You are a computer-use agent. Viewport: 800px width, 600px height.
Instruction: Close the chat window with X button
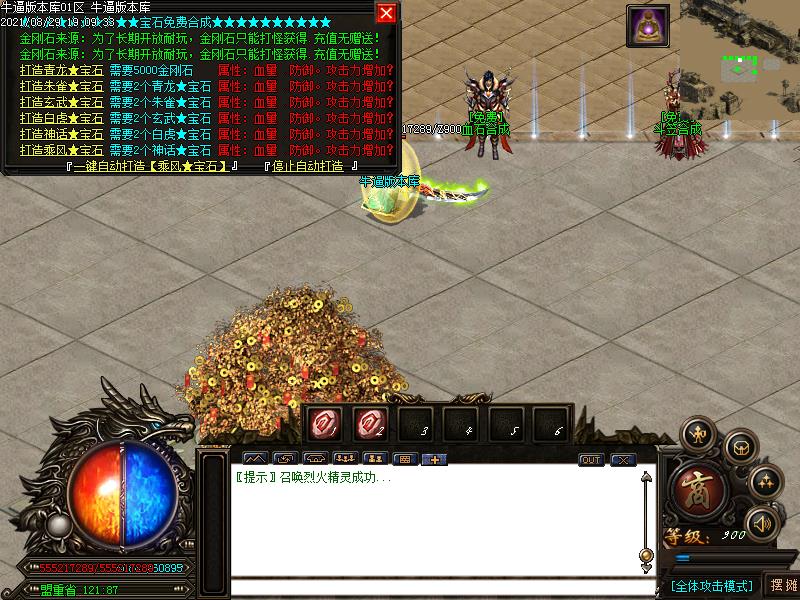(x=623, y=460)
